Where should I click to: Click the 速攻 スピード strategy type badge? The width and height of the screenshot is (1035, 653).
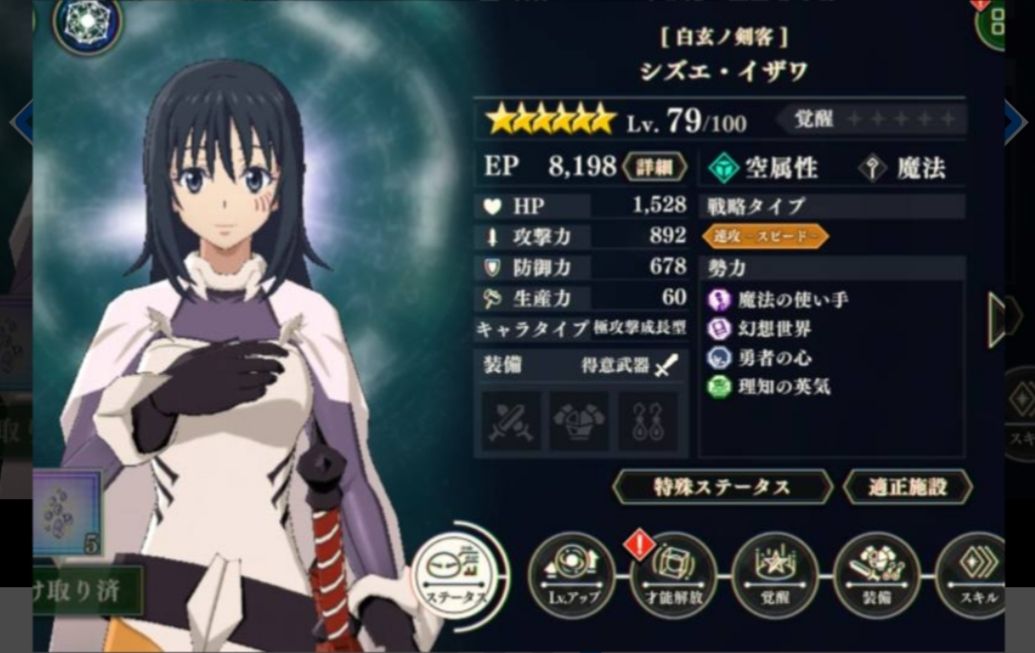coord(765,236)
